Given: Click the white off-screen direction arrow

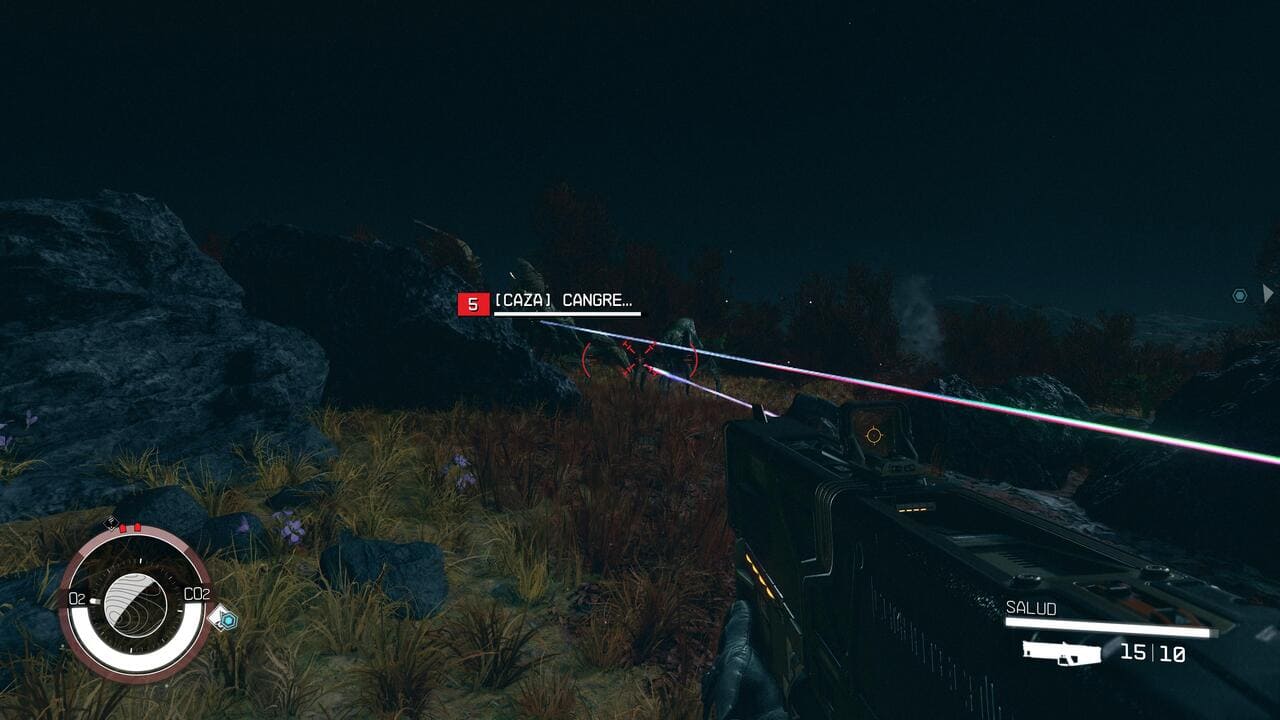Looking at the screenshot, I should pos(1267,293).
